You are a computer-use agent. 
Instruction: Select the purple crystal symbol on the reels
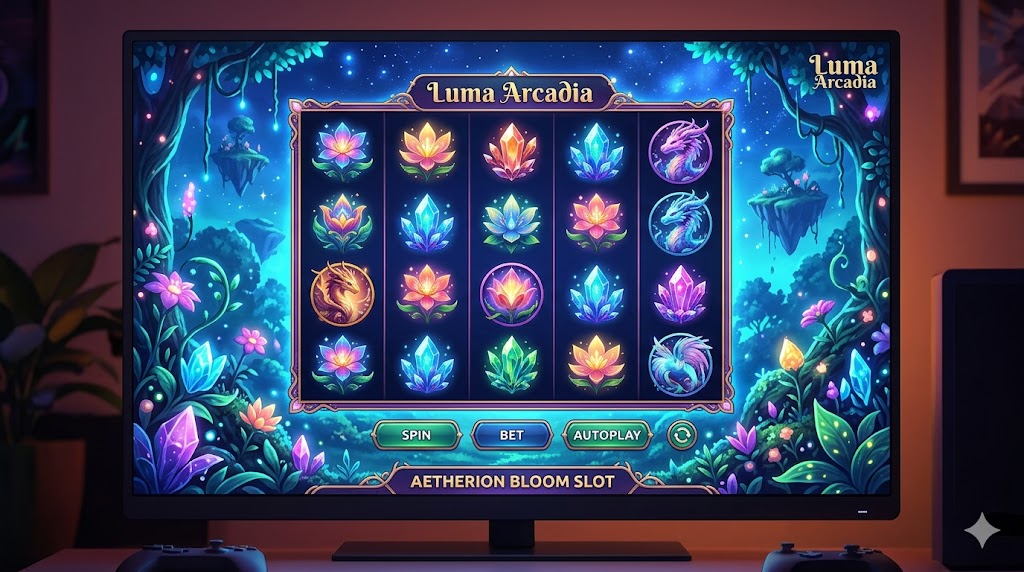680,293
